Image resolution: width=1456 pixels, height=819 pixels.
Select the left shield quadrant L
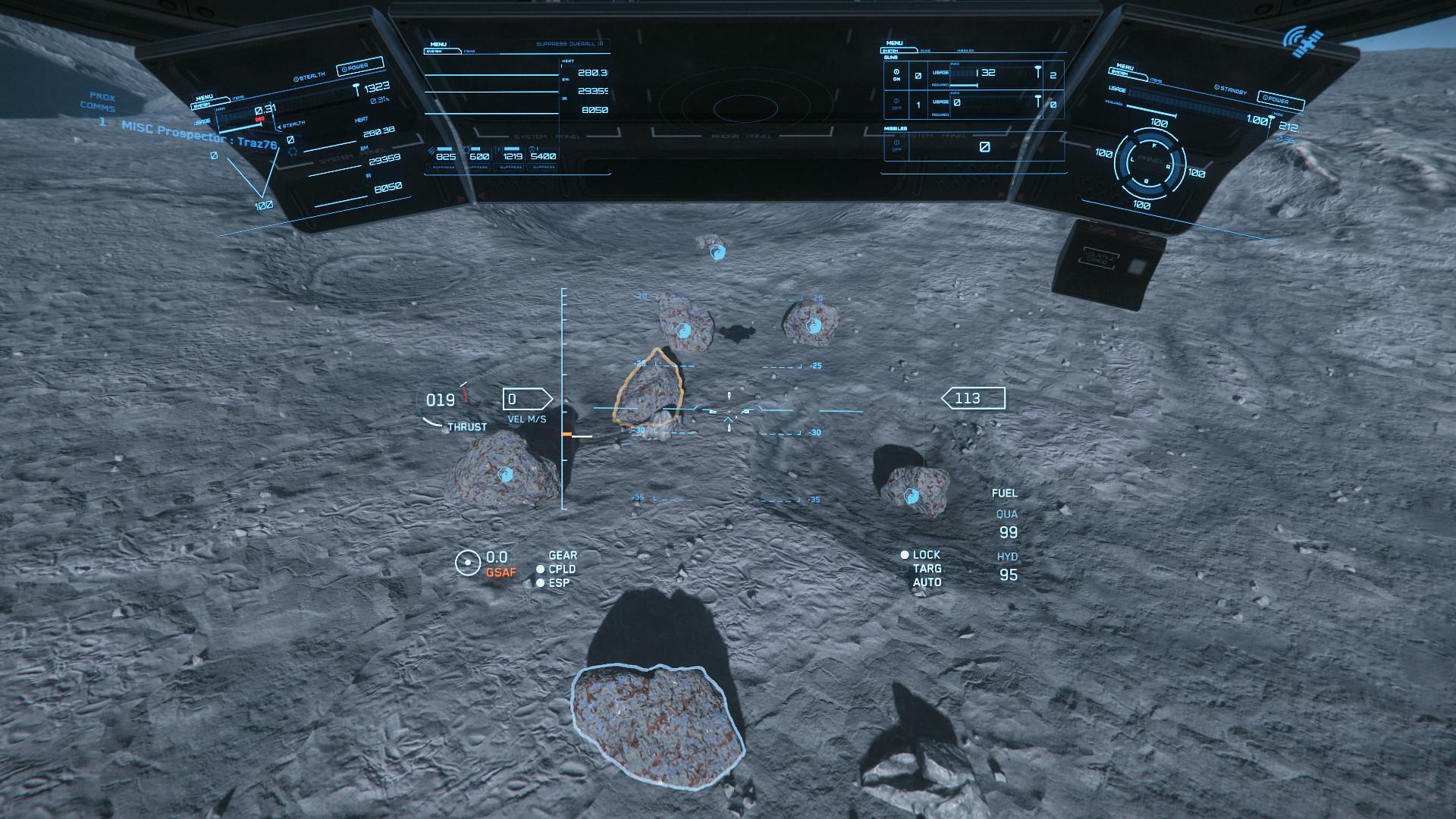1131,160
